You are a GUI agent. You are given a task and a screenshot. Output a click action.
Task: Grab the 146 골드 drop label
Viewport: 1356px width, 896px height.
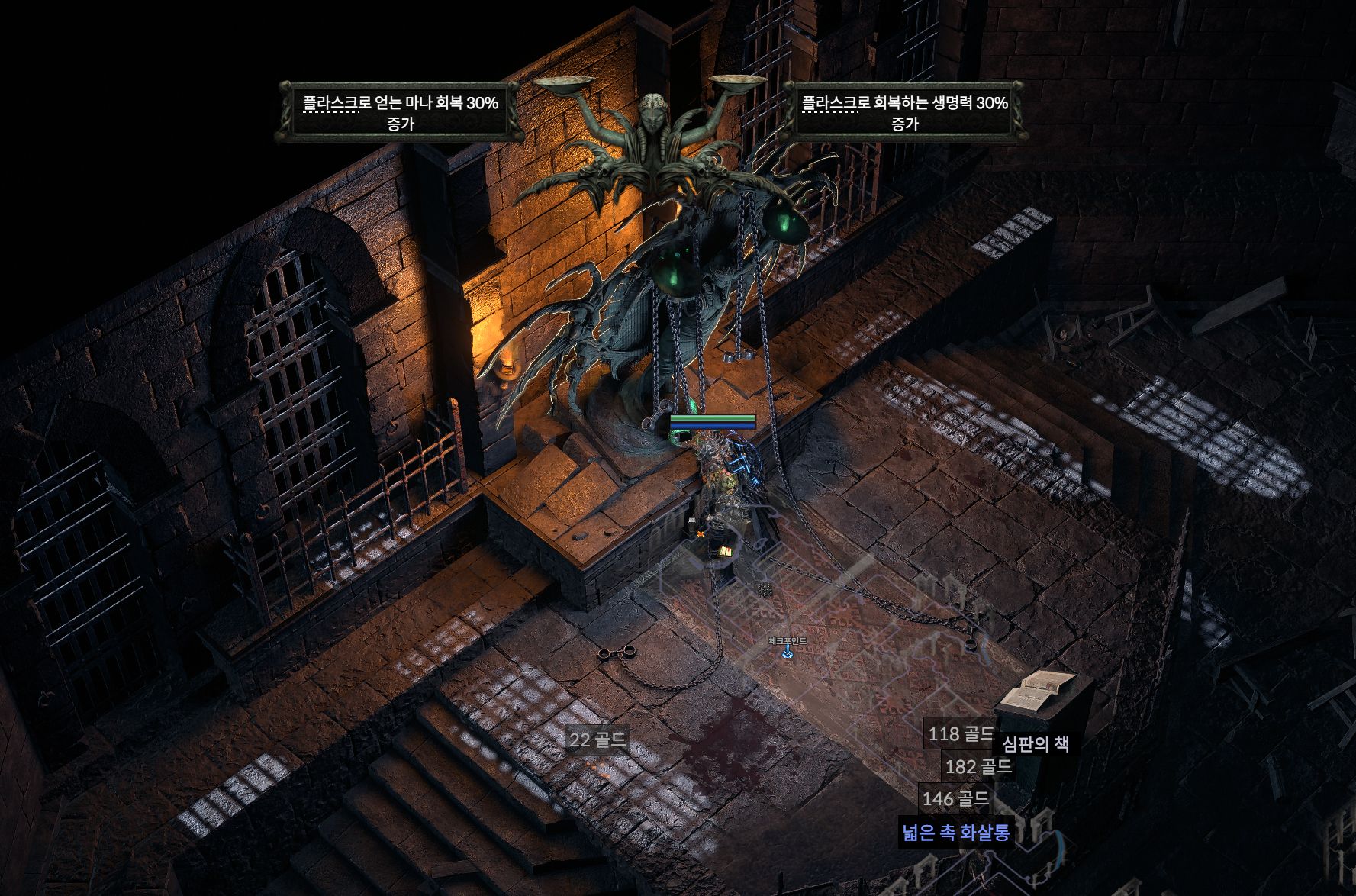click(x=955, y=799)
